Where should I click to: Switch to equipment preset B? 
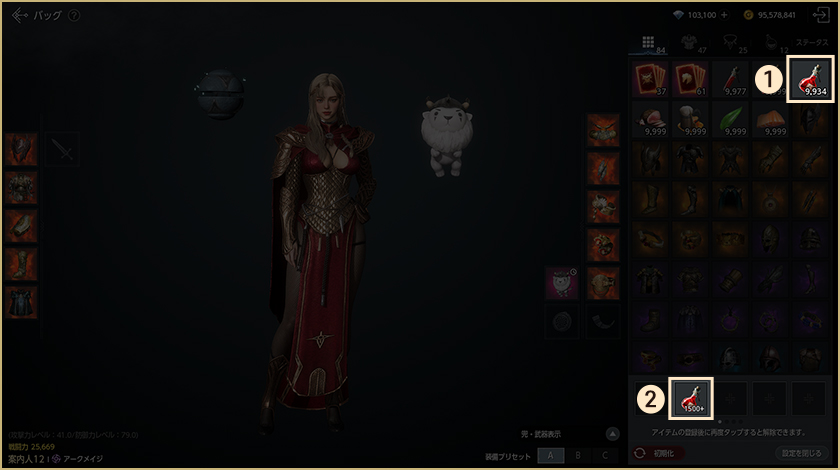tap(577, 455)
